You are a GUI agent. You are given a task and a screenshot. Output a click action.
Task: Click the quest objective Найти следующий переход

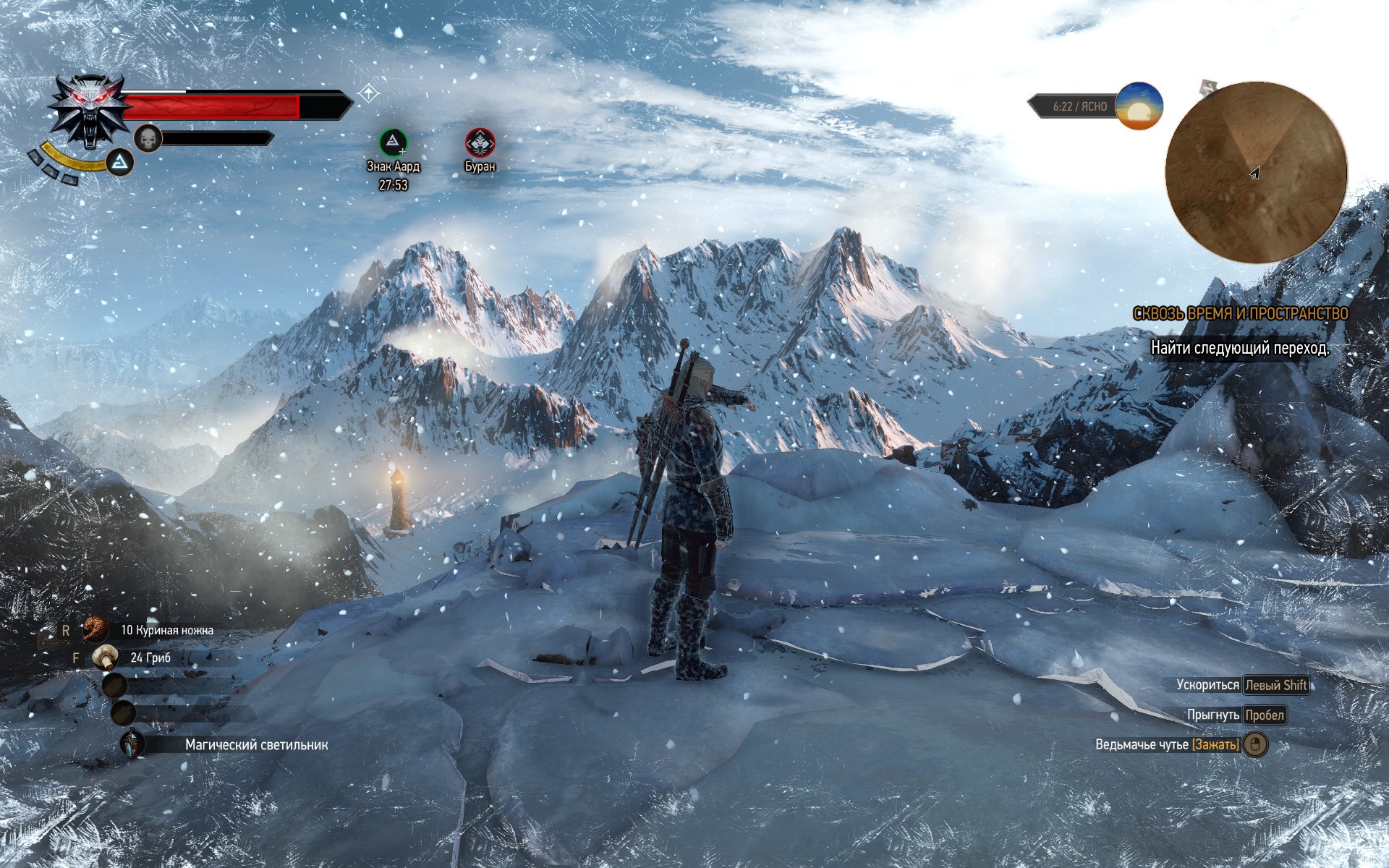(x=1240, y=348)
